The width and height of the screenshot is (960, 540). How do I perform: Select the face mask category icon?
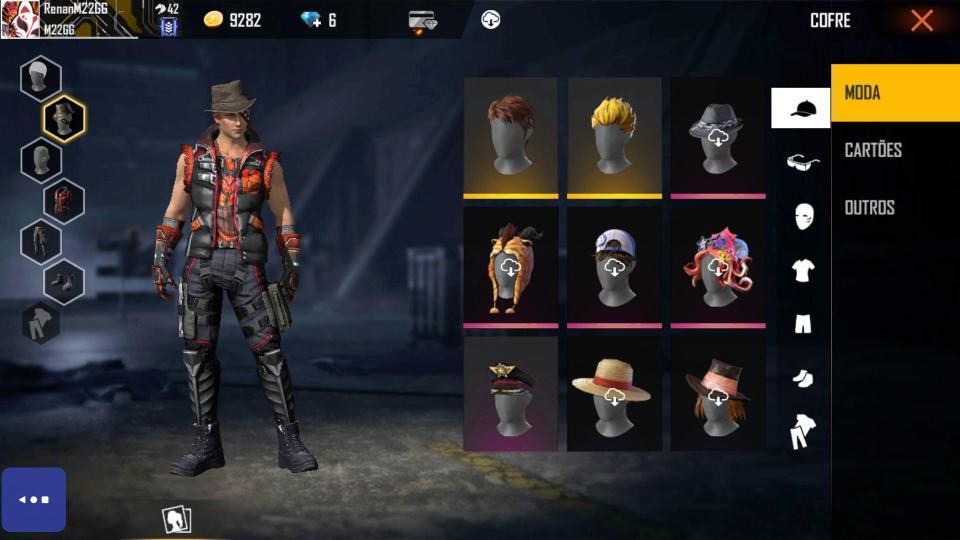click(x=802, y=215)
